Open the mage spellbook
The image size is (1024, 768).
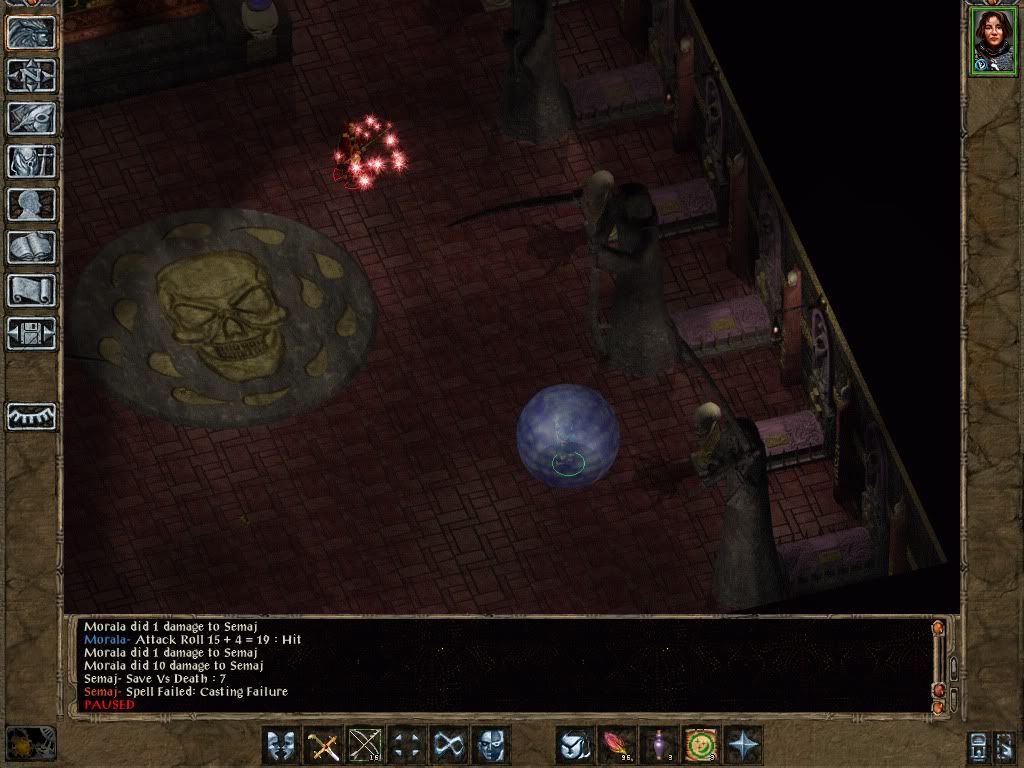[31, 247]
